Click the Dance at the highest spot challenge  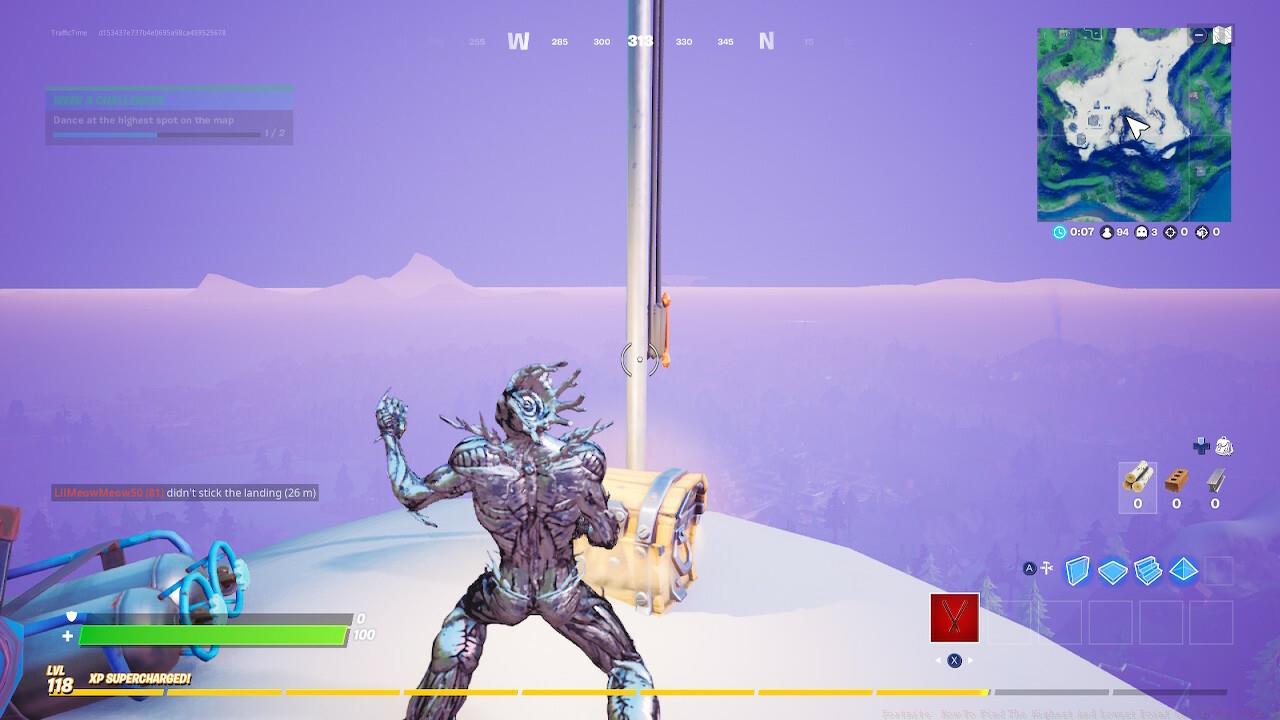click(145, 119)
